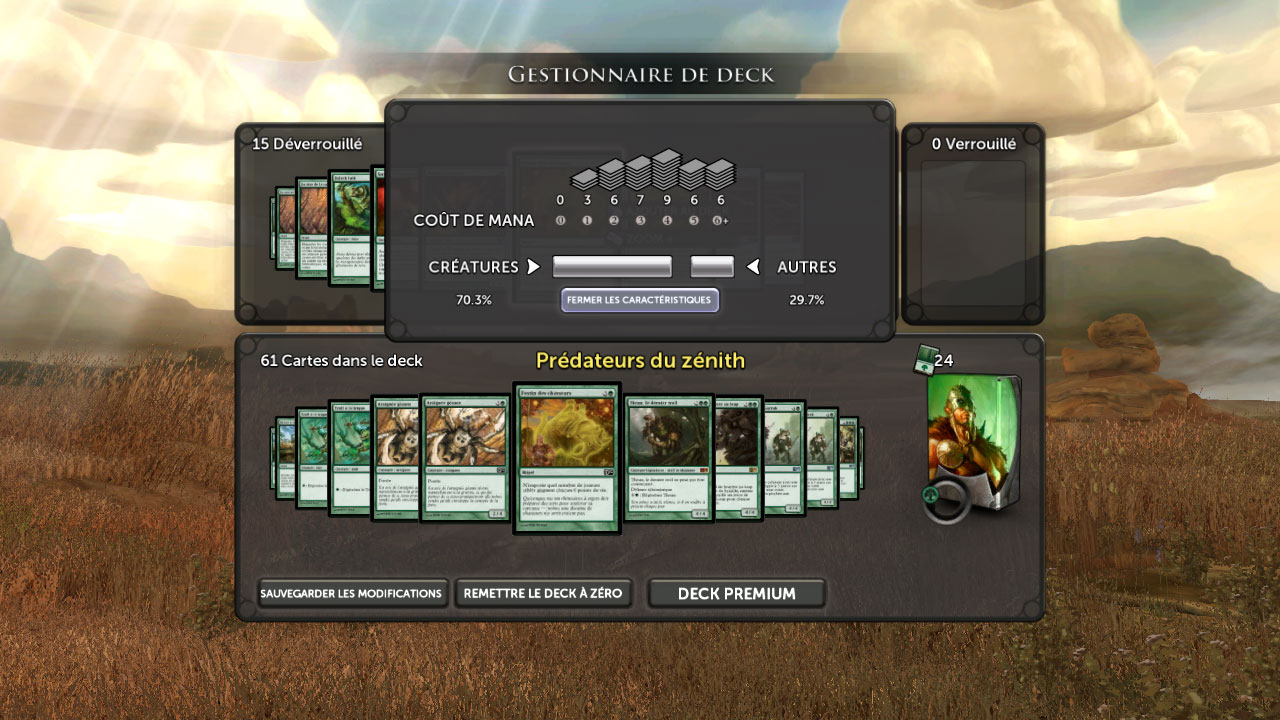This screenshot has width=1280, height=720.
Task: Pick the Thrun troll card in the deck
Action: (668, 458)
